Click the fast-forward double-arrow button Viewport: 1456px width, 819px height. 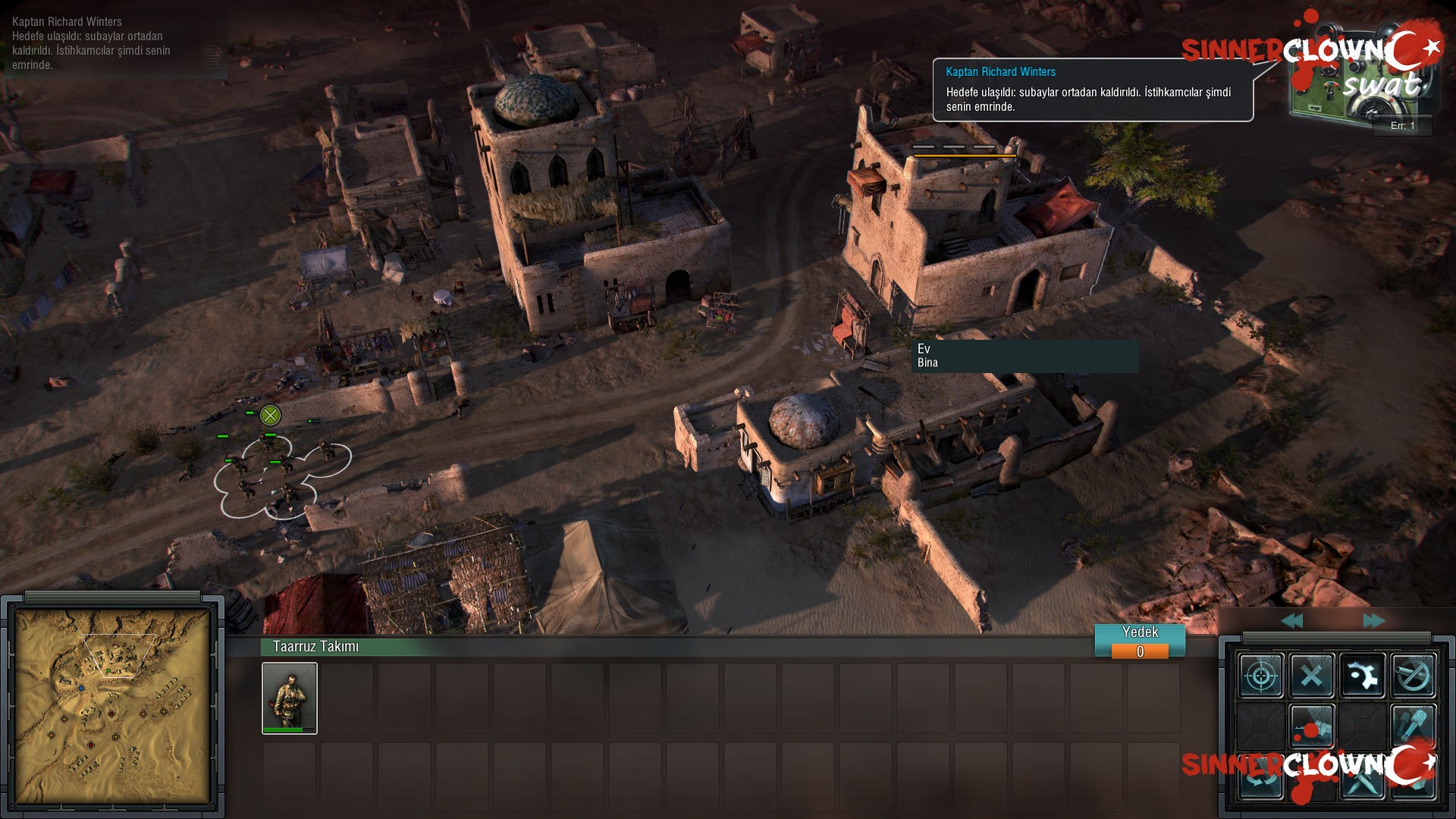click(x=1373, y=621)
